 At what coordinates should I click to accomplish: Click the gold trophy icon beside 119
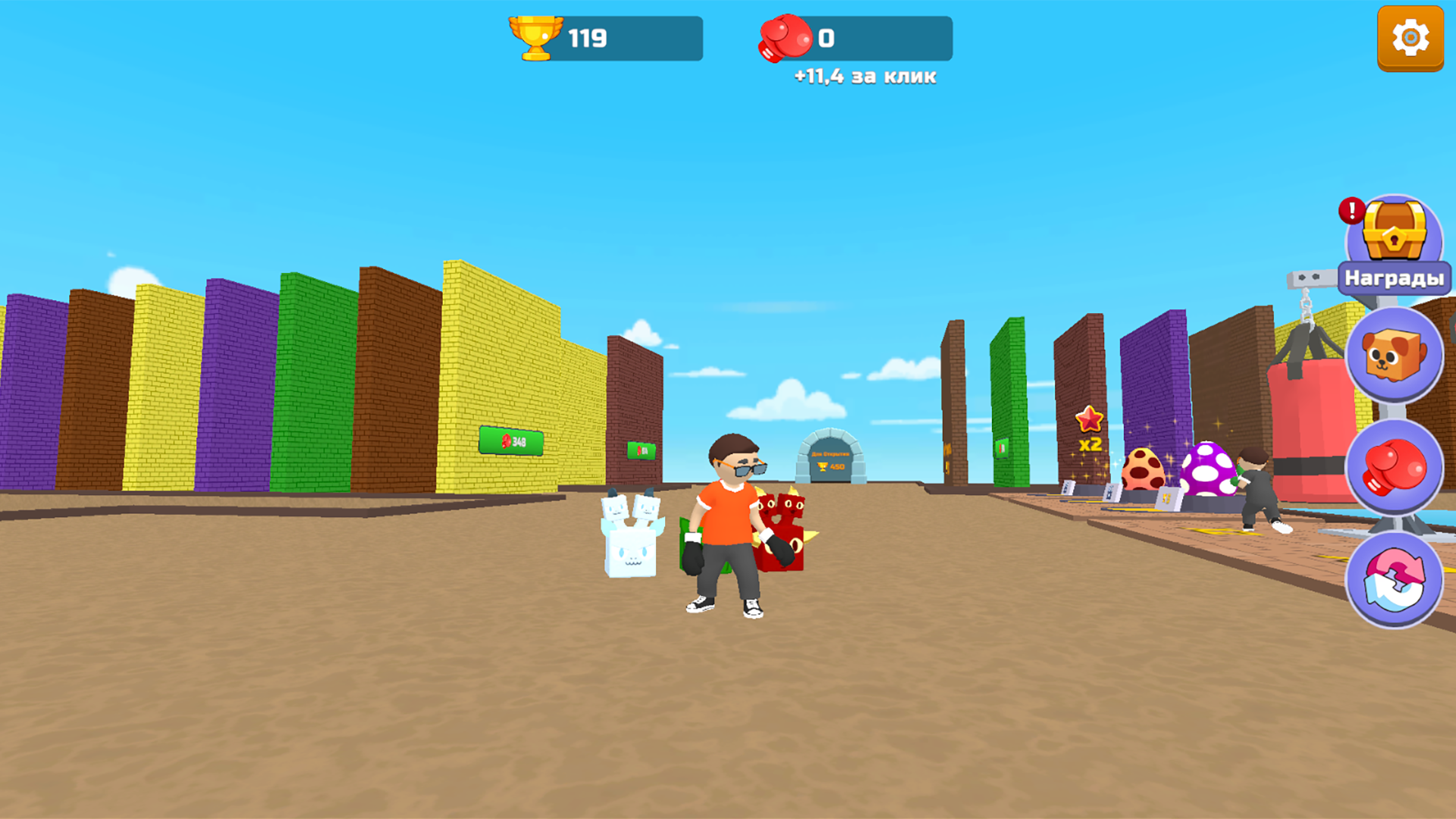[535, 36]
